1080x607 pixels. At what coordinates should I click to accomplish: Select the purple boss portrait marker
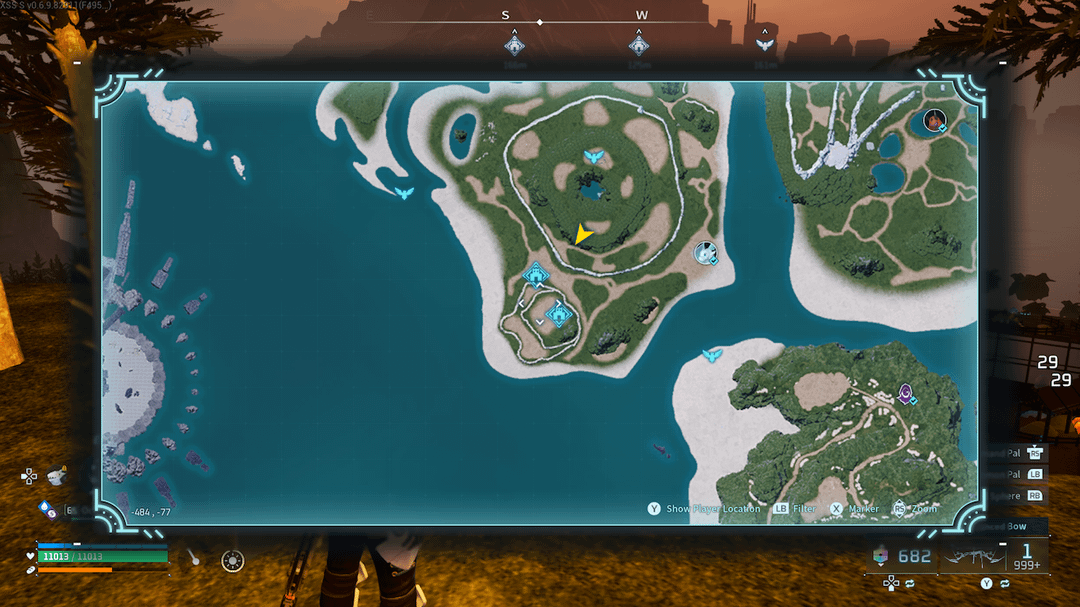point(906,393)
